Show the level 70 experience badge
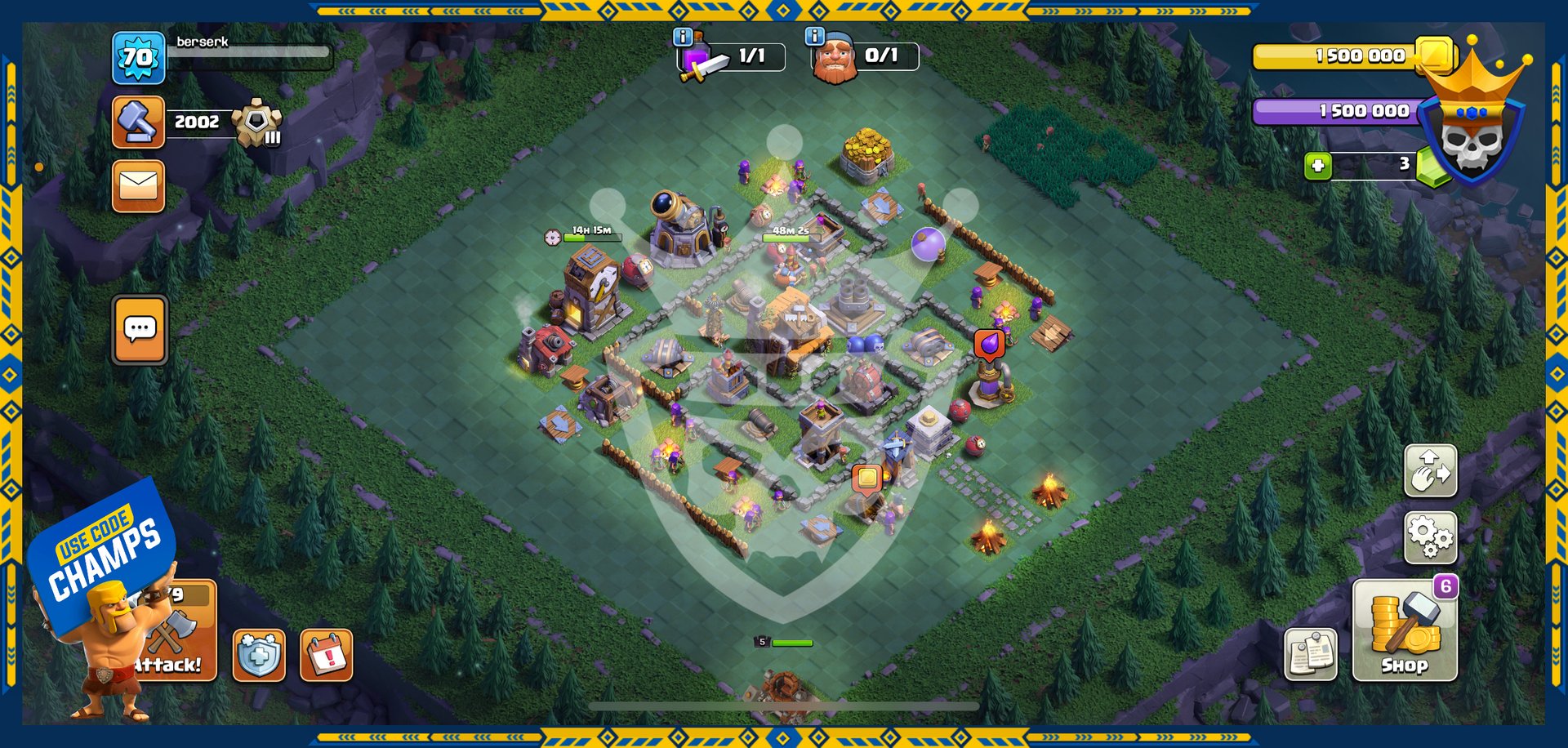This screenshot has width=1568, height=748. tap(138, 57)
